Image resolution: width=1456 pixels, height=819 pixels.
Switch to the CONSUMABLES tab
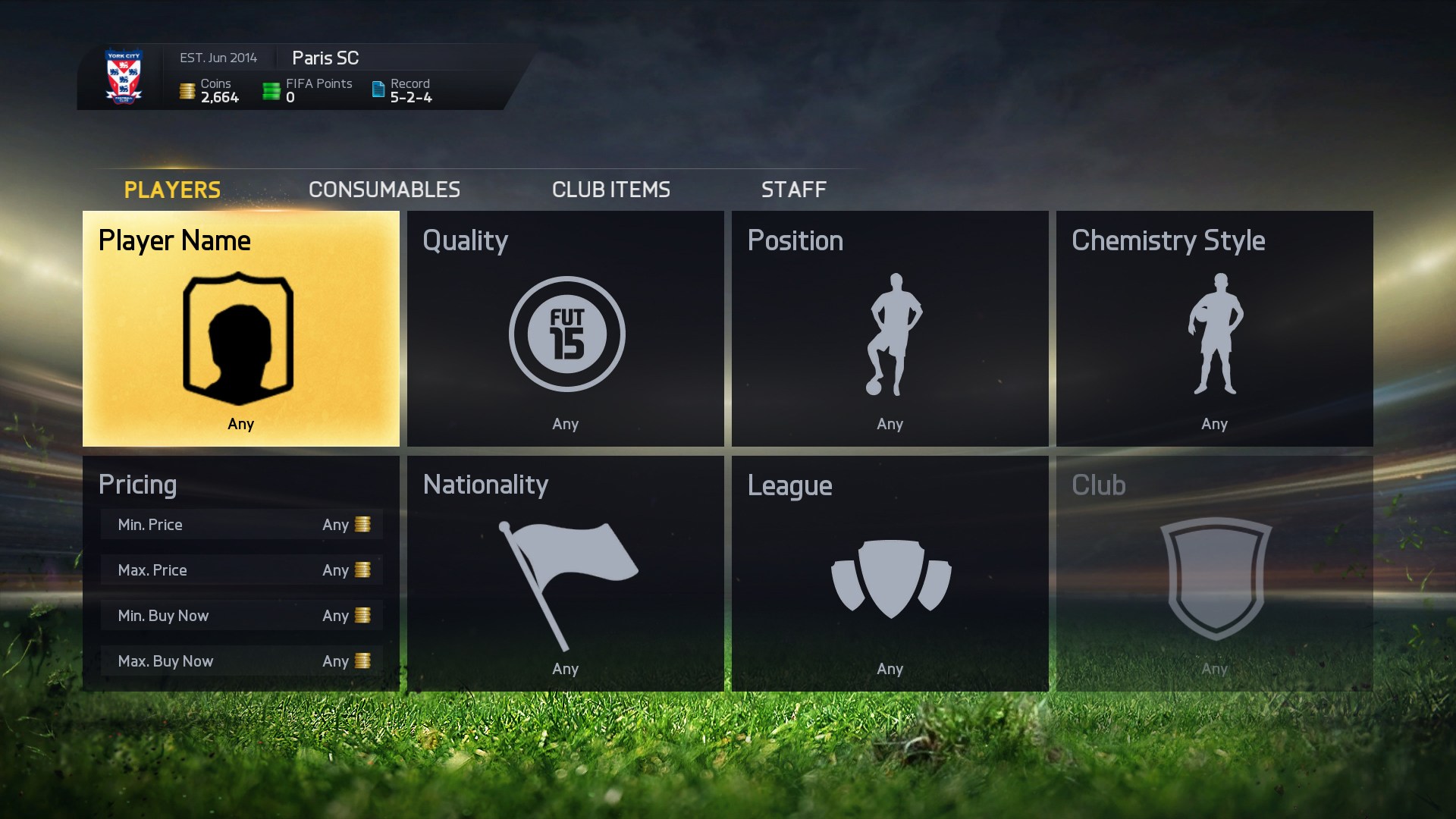click(x=384, y=190)
